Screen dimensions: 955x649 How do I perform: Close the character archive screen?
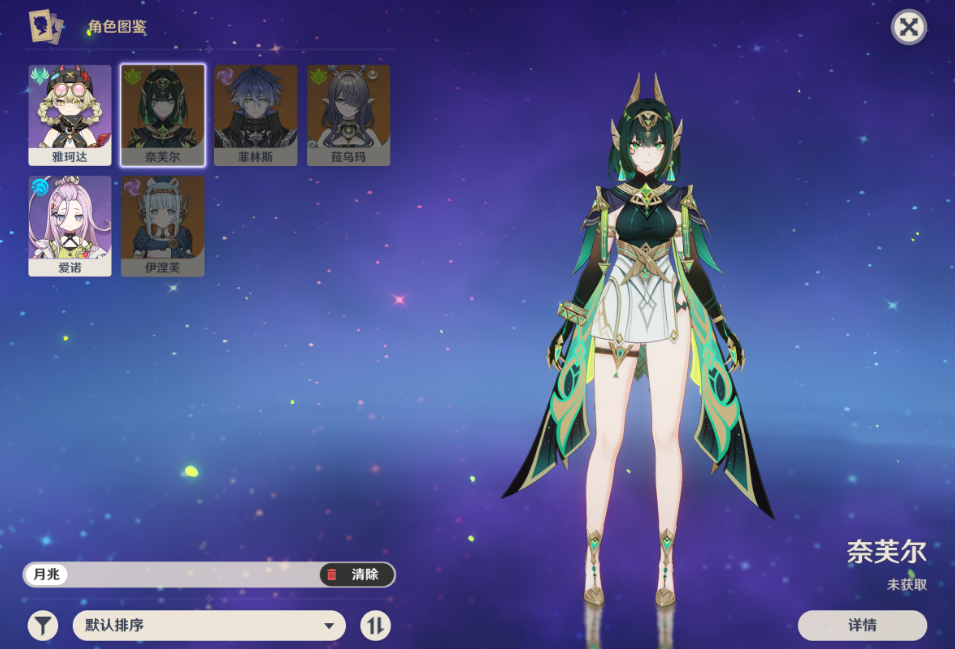pyautogui.click(x=908, y=27)
